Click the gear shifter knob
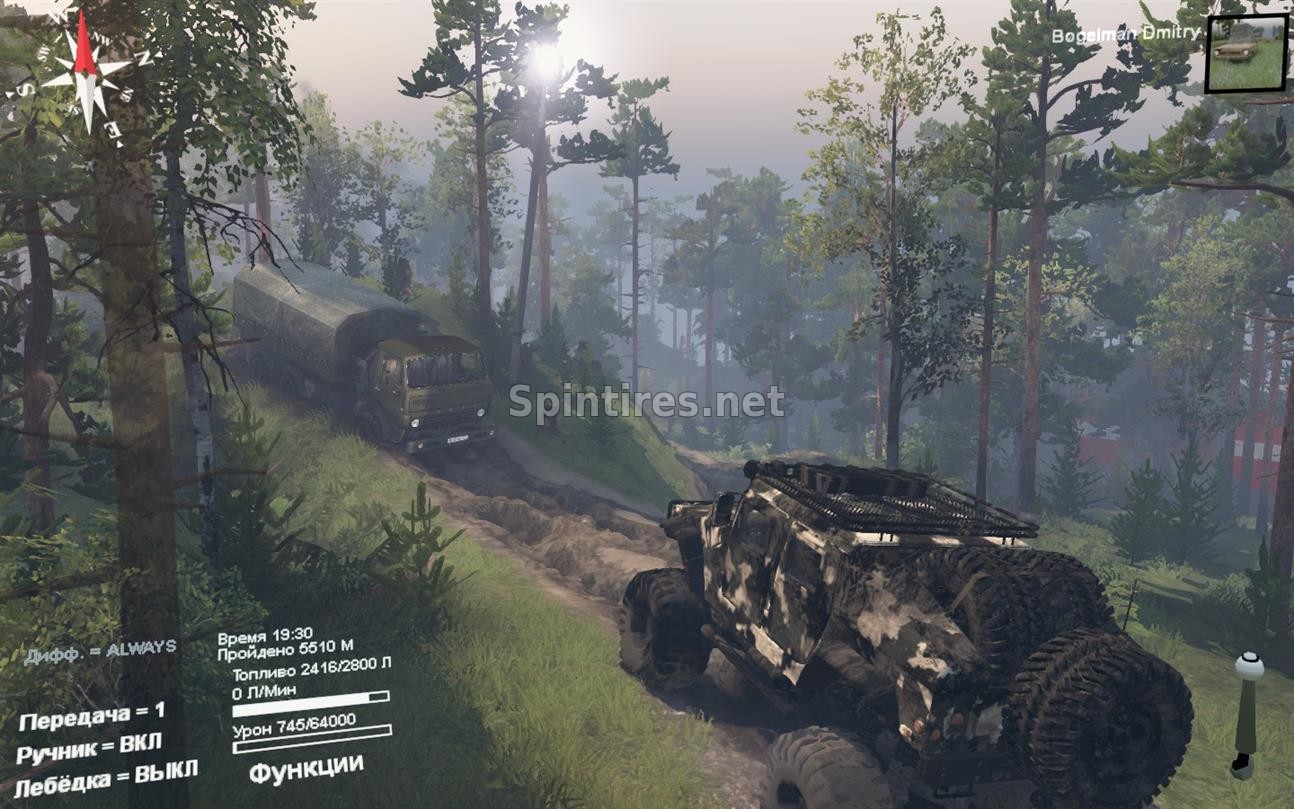1294x809 pixels. coord(1248,666)
